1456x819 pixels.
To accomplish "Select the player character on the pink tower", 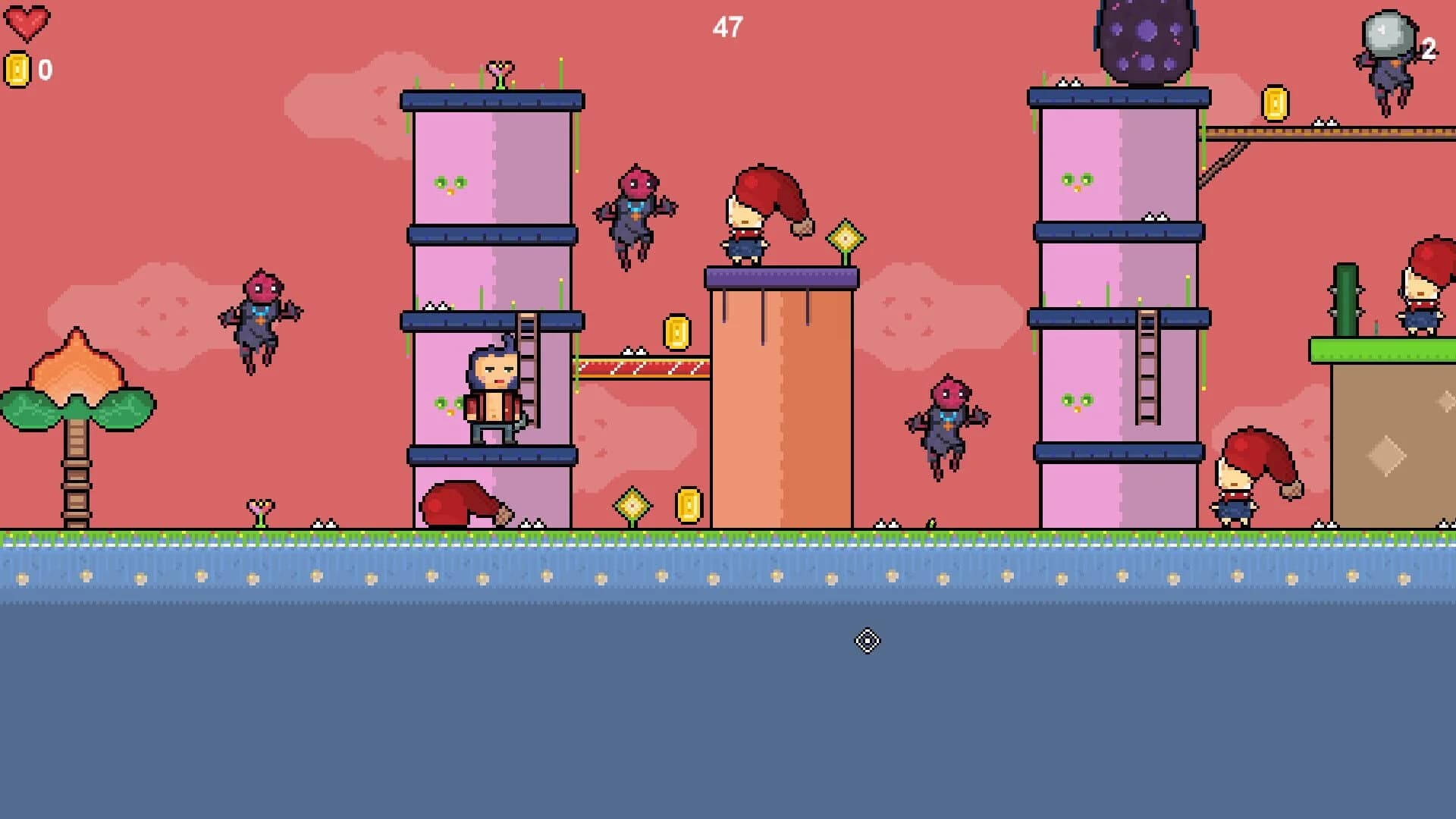I will click(491, 387).
